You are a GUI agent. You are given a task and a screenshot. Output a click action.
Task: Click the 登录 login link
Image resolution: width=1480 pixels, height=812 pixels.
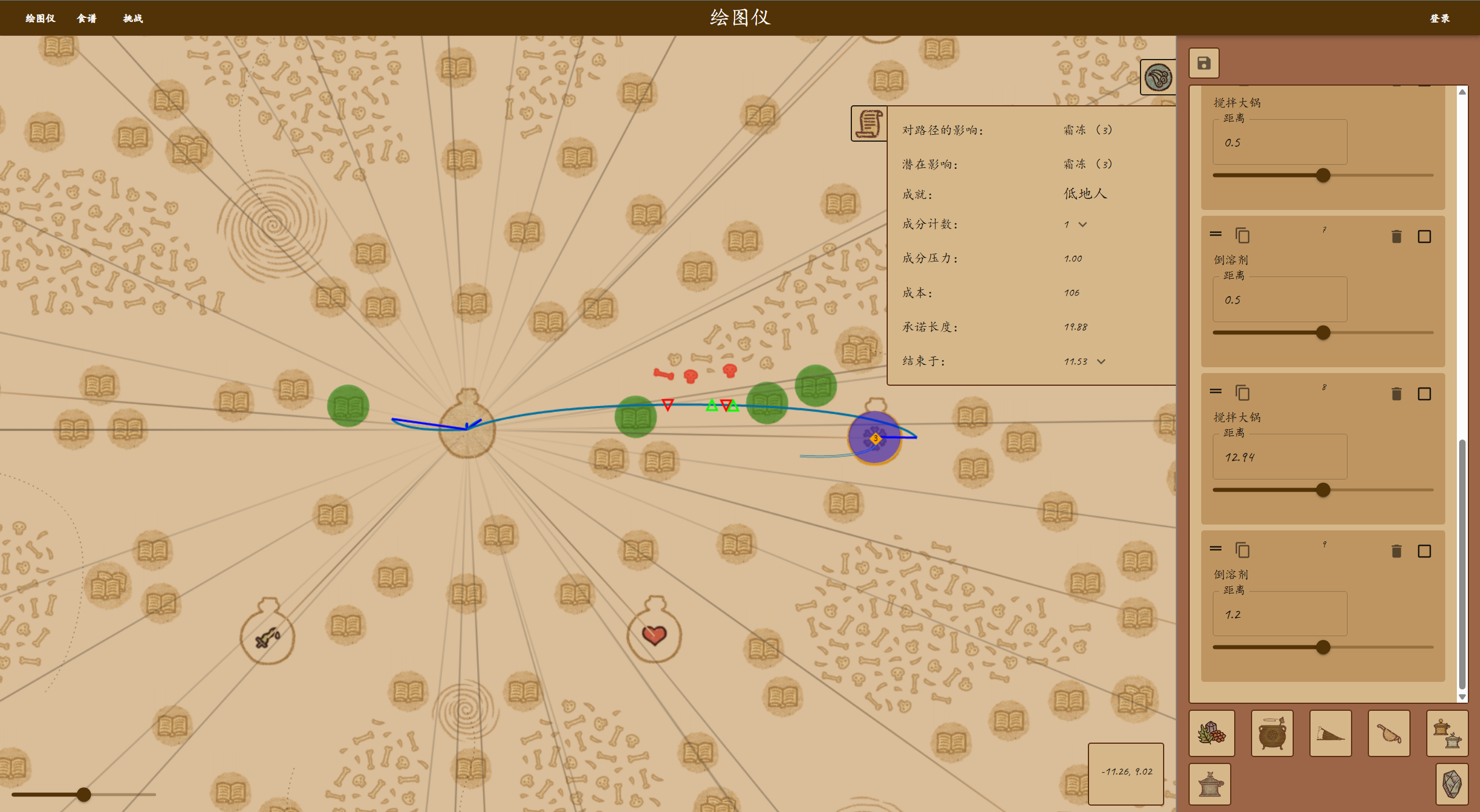tap(1440, 19)
